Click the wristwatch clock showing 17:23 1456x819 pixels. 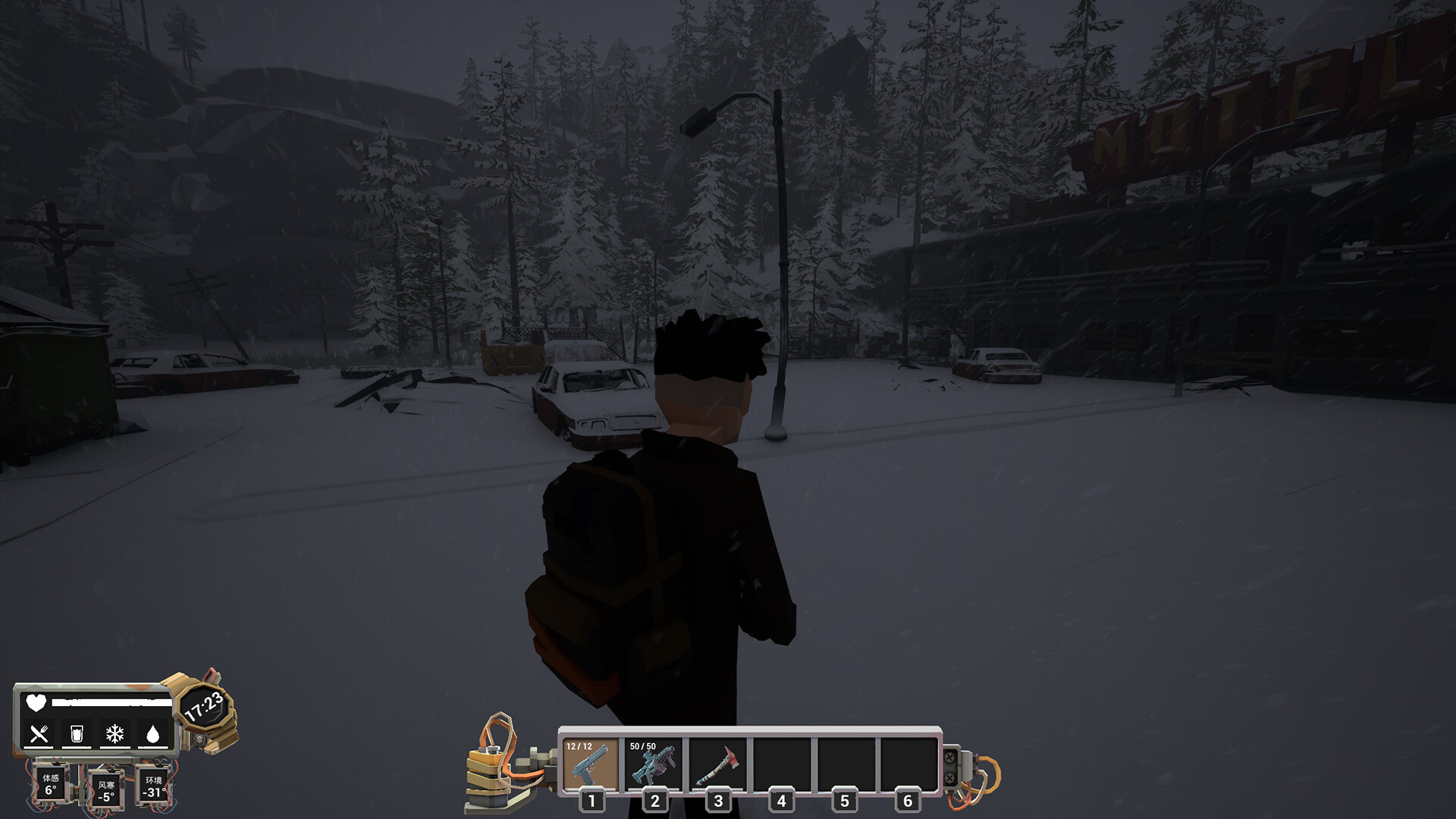(x=204, y=708)
